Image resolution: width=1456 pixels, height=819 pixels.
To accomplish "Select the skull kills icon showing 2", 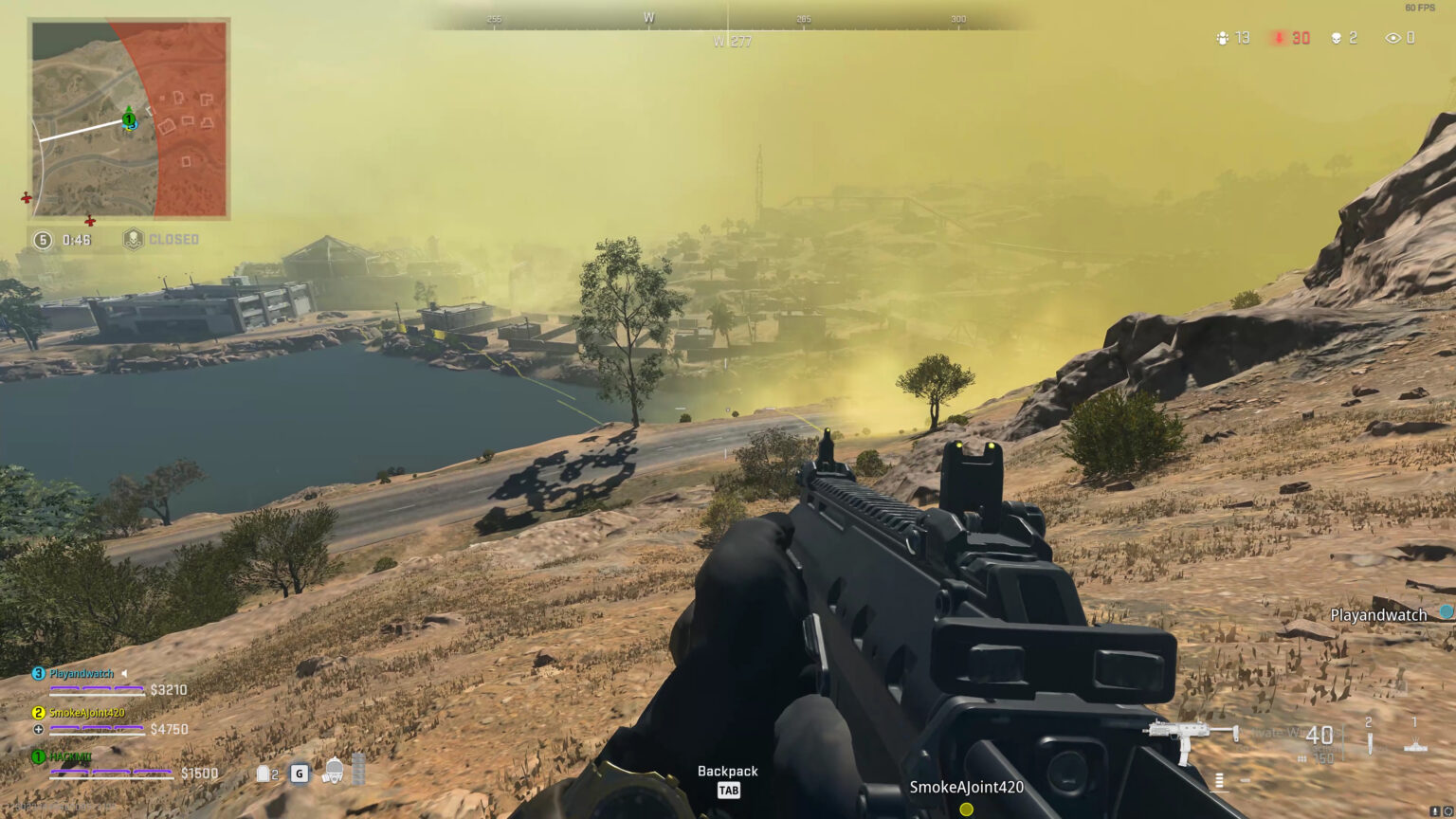I will (x=1338, y=38).
